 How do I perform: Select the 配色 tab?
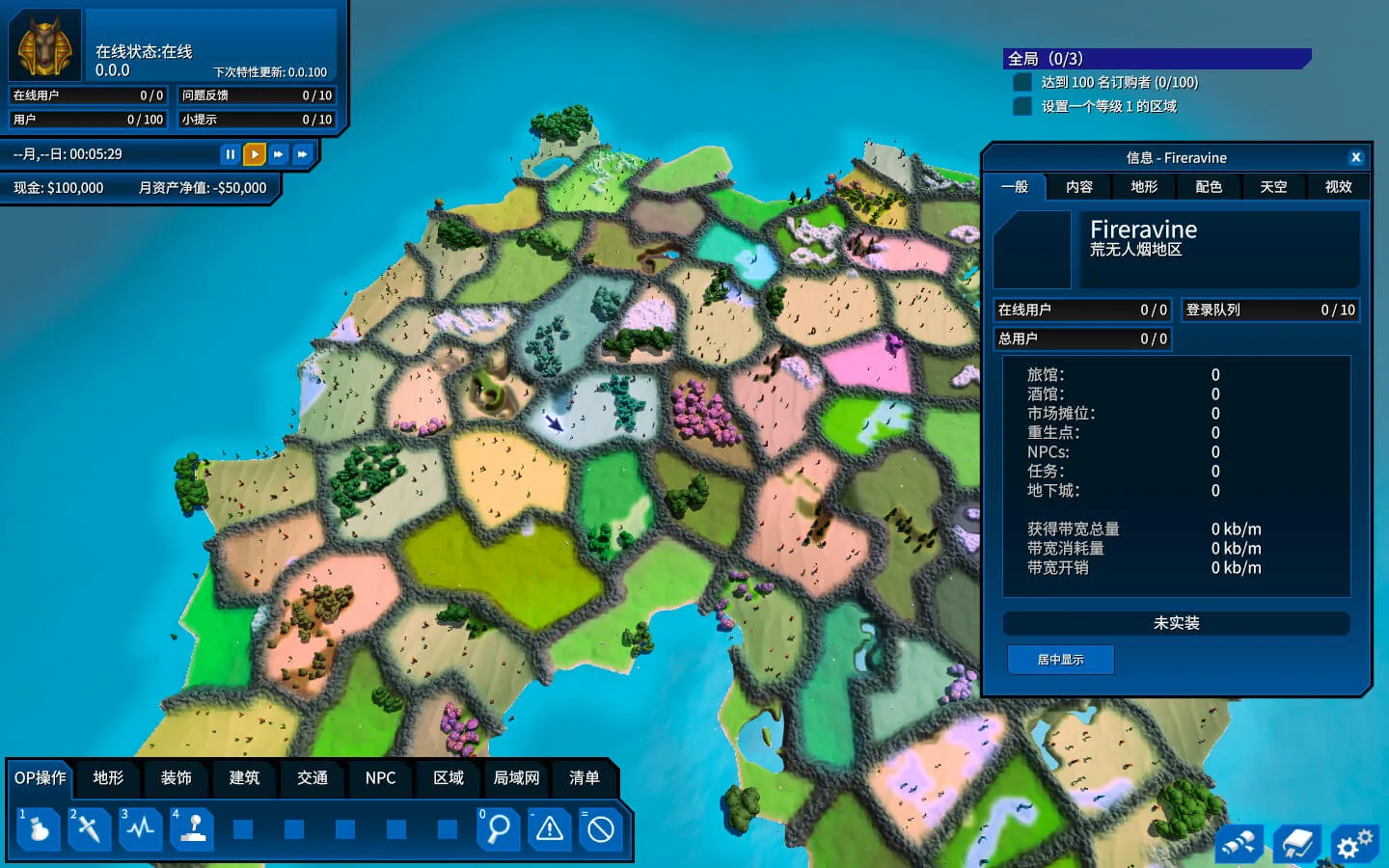(1209, 187)
